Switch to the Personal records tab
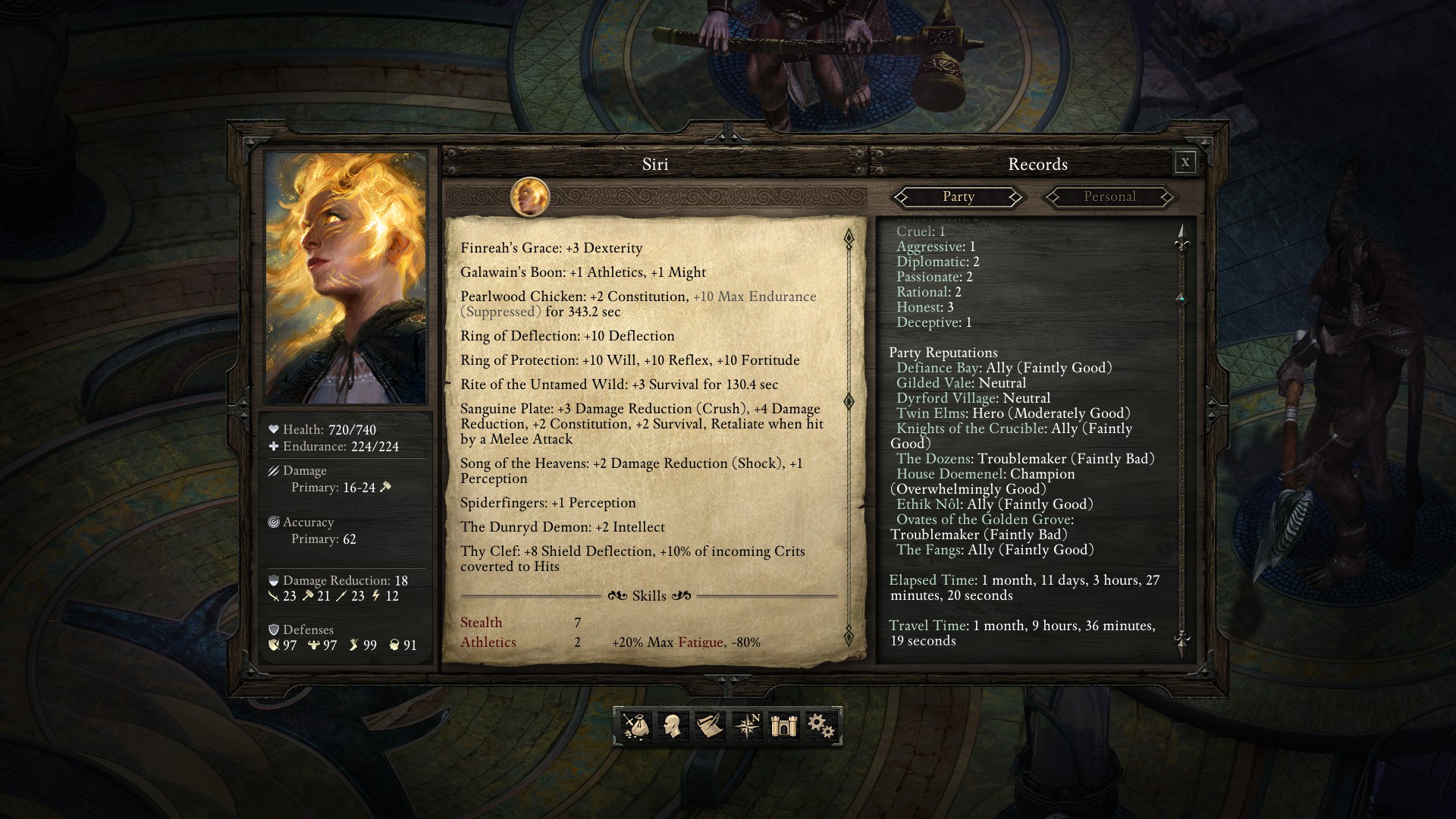 [x=1109, y=197]
